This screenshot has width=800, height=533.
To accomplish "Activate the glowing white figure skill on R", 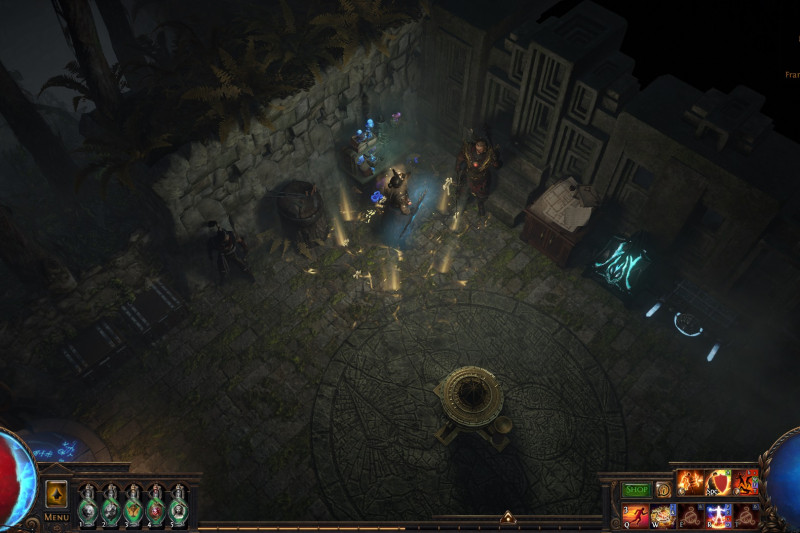I will point(718,516).
